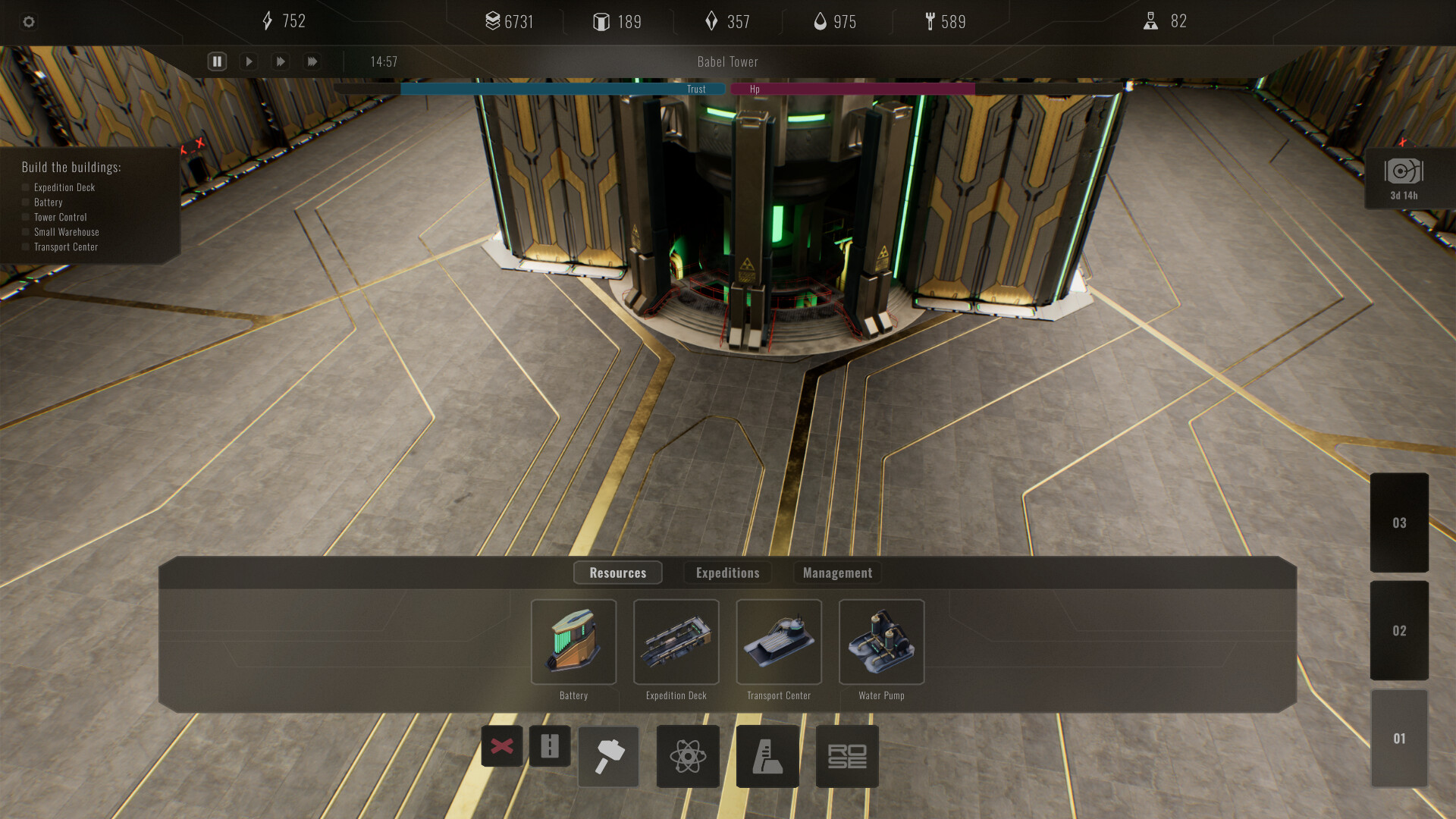Open the ROSE panel
The height and width of the screenshot is (819, 1456).
[x=846, y=756]
